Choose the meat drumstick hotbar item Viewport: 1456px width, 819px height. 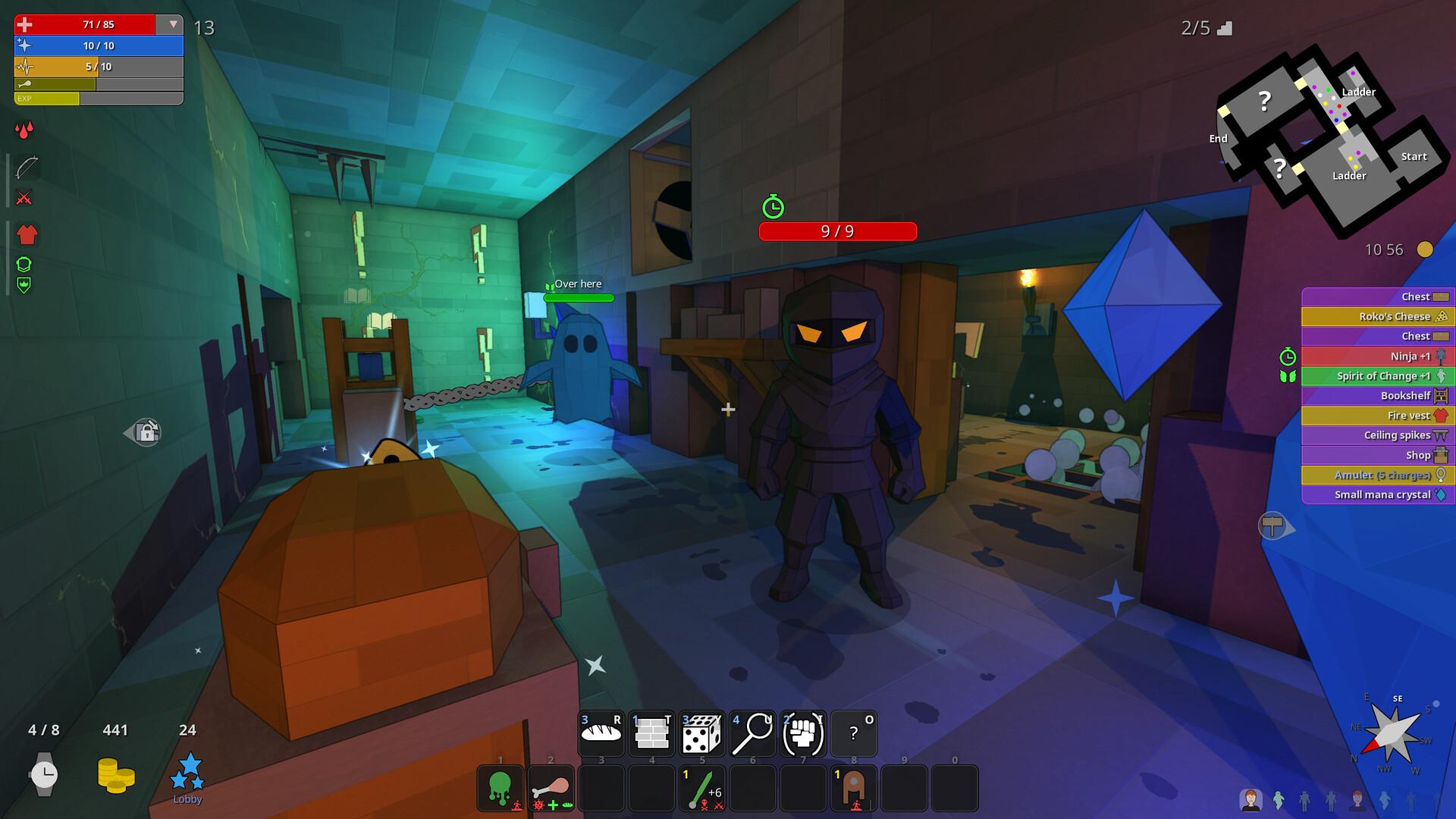pyautogui.click(x=551, y=788)
